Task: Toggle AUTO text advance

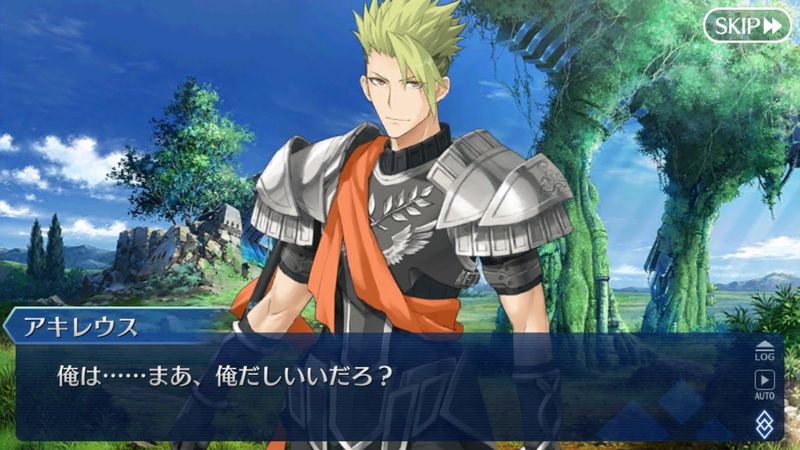Action: coord(764,384)
